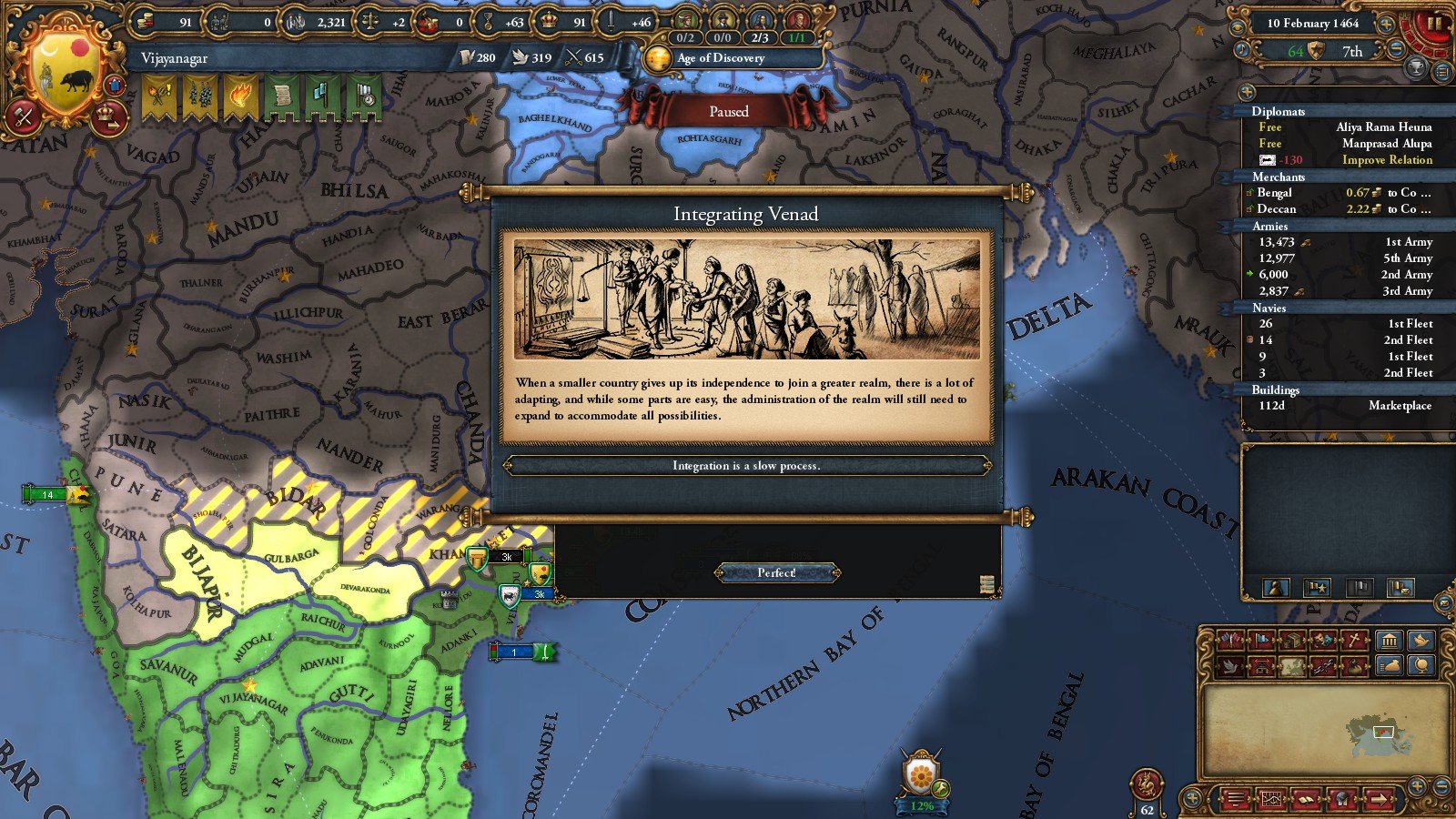
Task: Switch to the religious cross map mode
Action: (x=1355, y=641)
